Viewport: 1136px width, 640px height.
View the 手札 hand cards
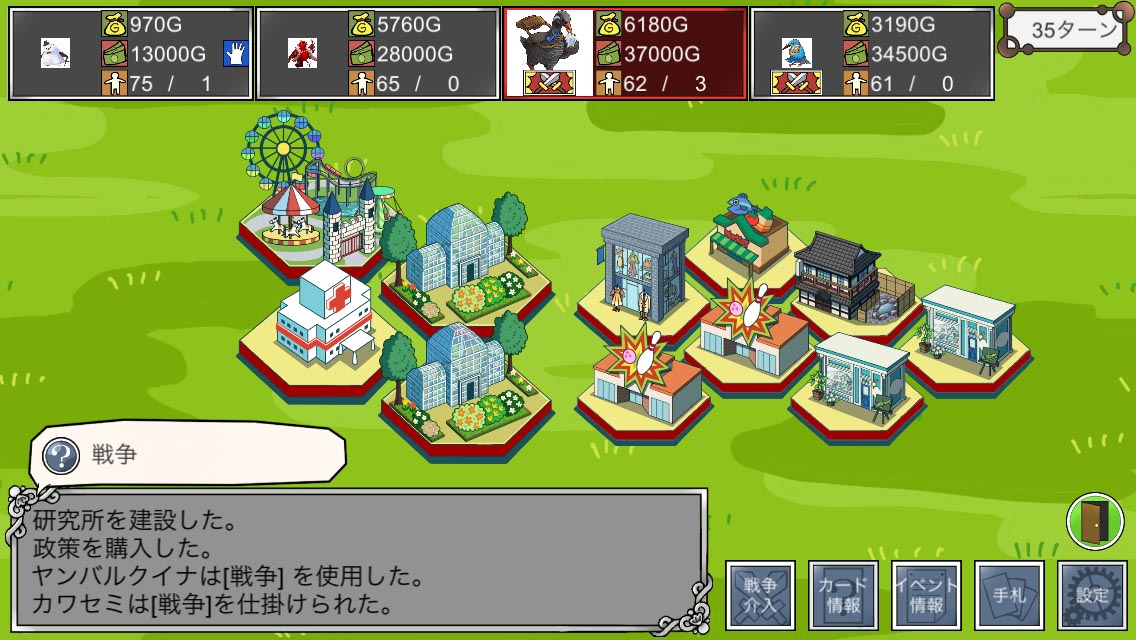point(1009,595)
